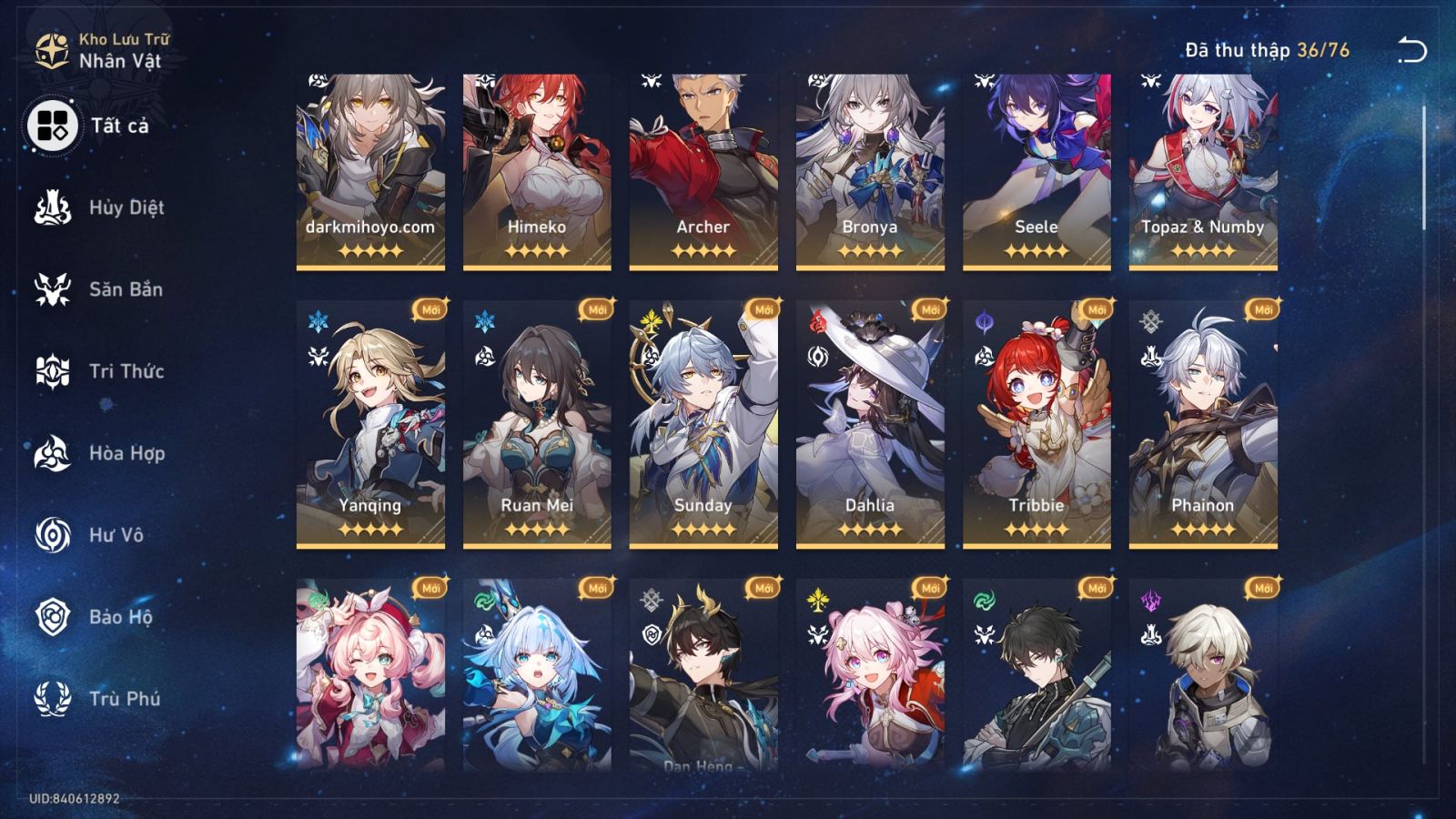This screenshot has height=819, width=1456.
Task: Select the Hủy Diệt (Destruction) path filter icon
Action: point(54,207)
